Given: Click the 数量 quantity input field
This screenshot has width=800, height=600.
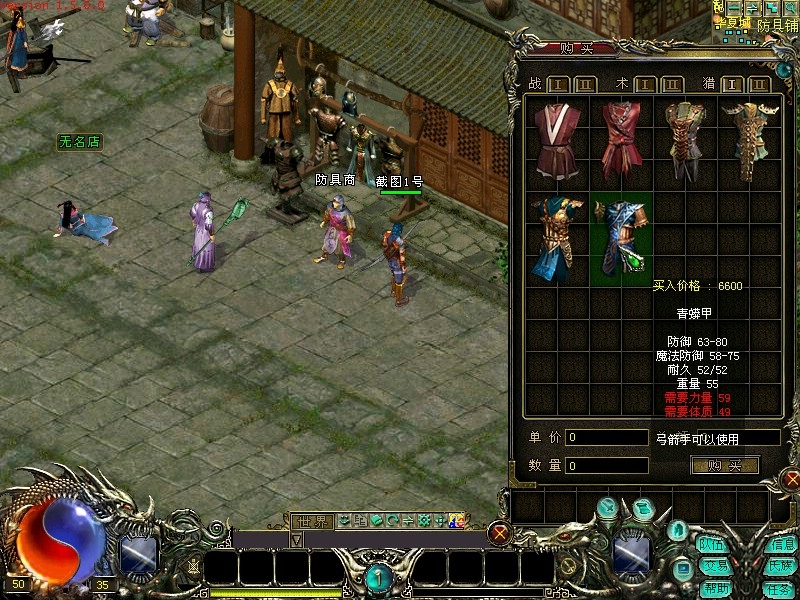Looking at the screenshot, I should tap(606, 465).
